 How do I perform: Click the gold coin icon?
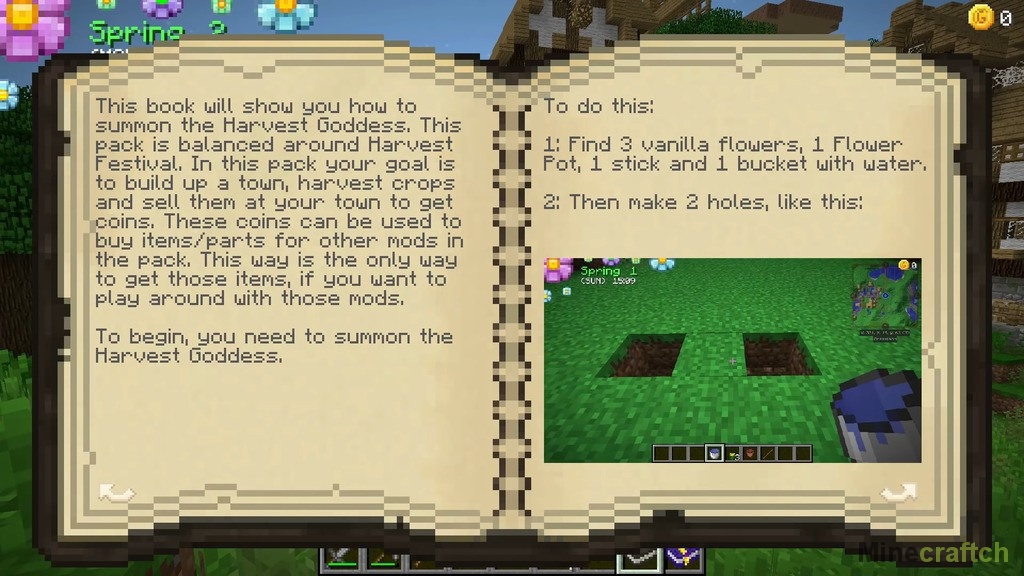tap(981, 16)
